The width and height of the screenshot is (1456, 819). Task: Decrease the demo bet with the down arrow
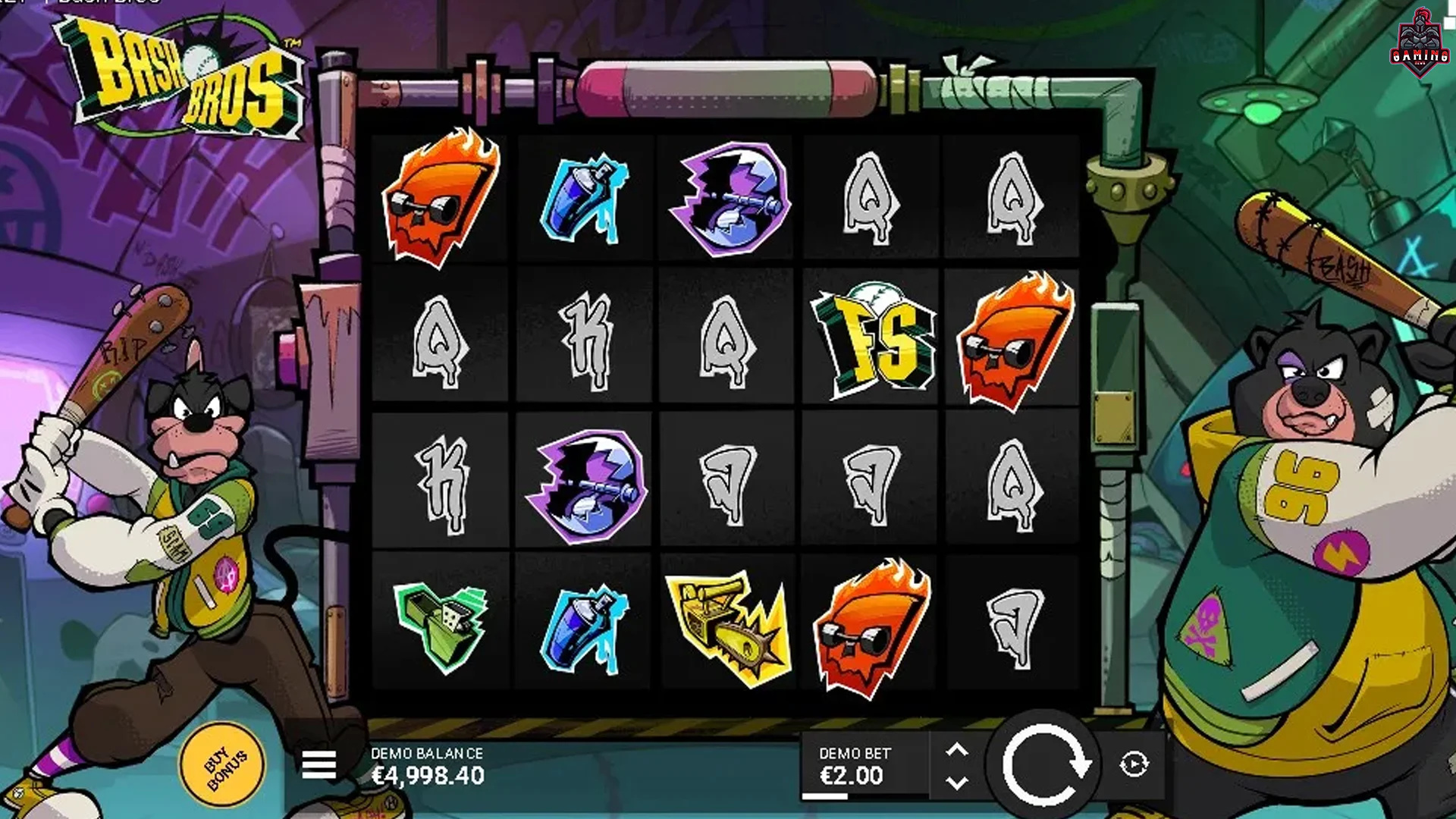point(957,783)
